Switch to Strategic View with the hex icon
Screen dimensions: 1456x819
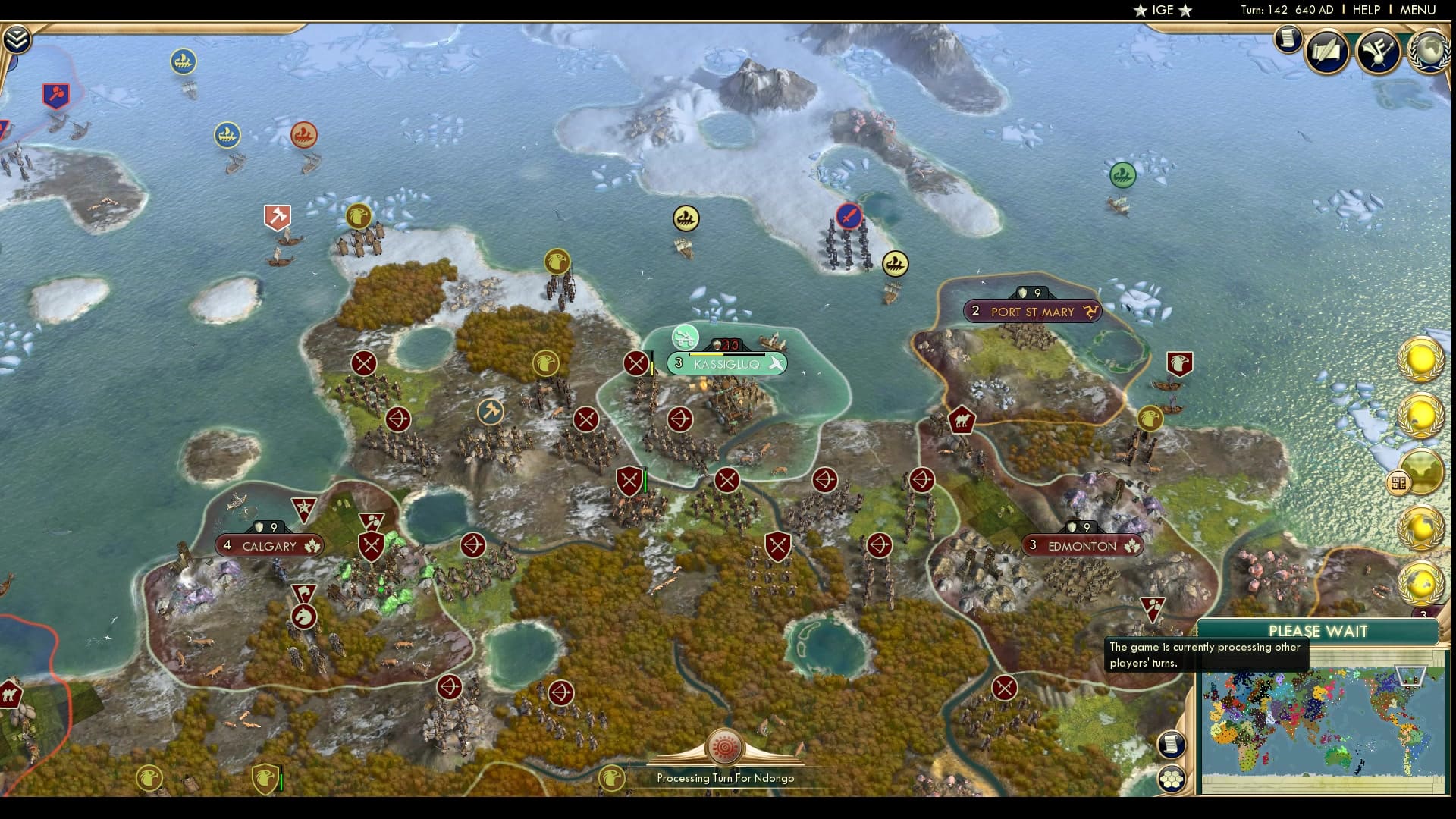(1172, 778)
